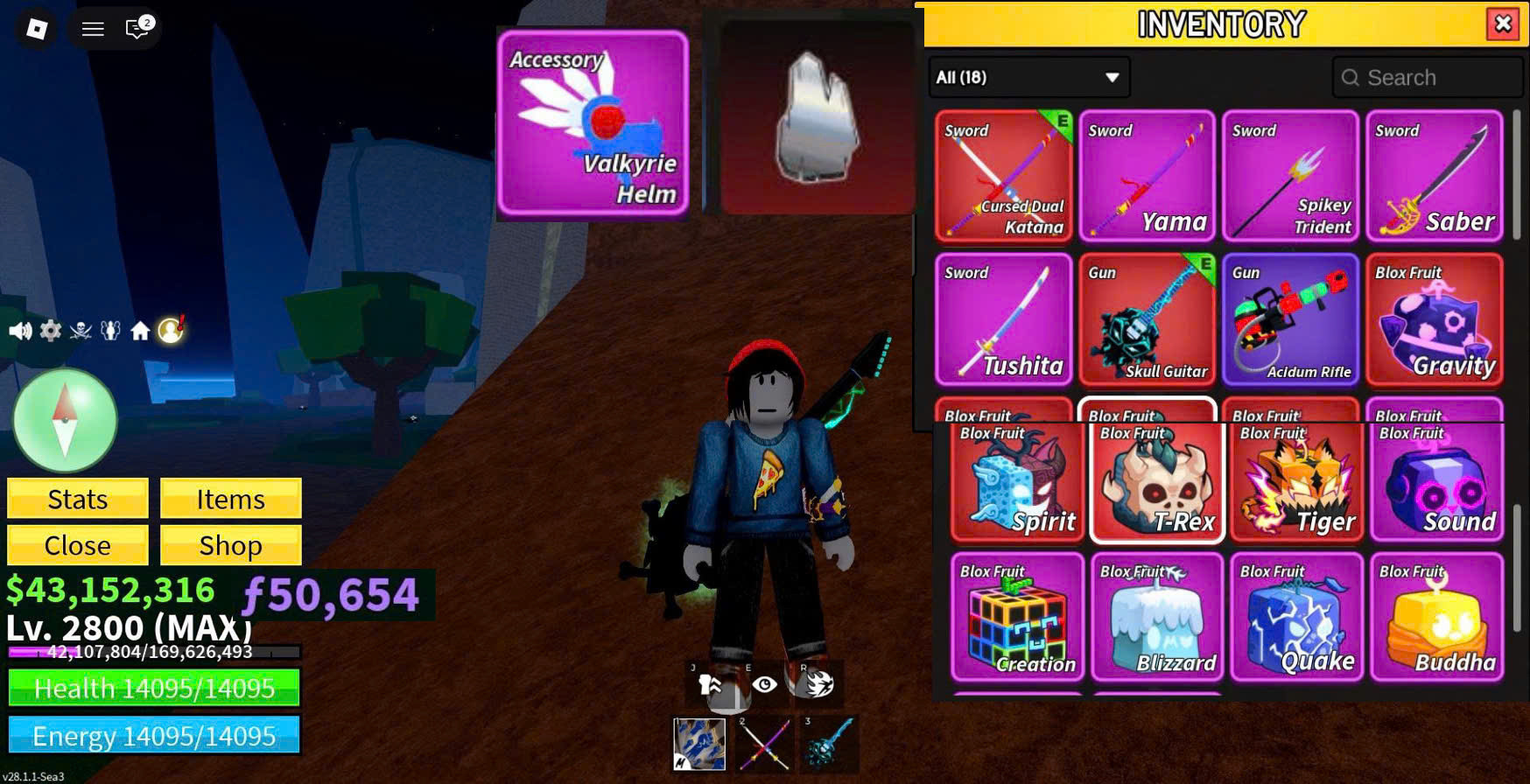Image resolution: width=1530 pixels, height=784 pixels.
Task: Open the Items menu
Action: pos(230,499)
